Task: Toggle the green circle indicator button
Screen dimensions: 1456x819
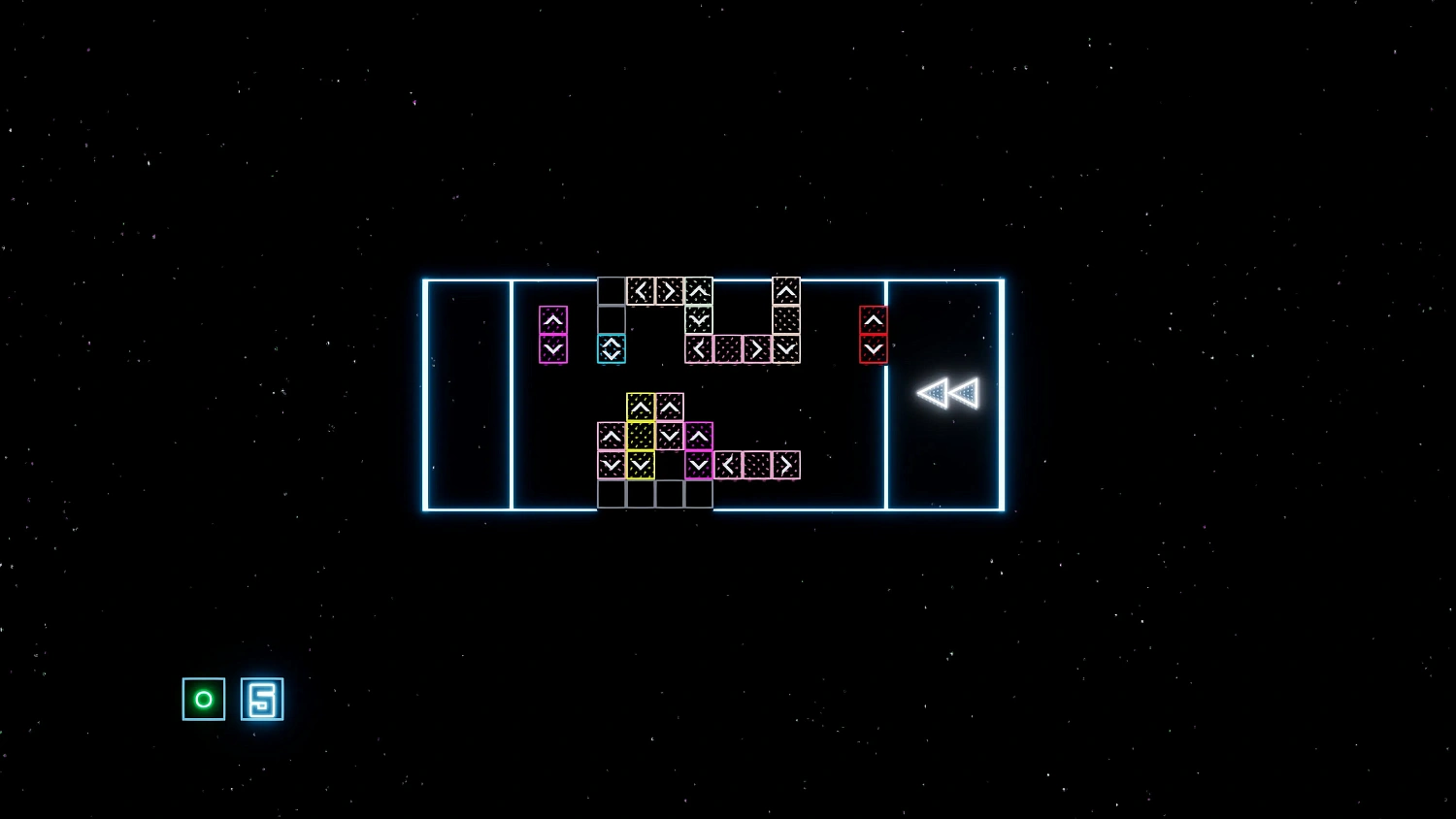Action: (204, 699)
